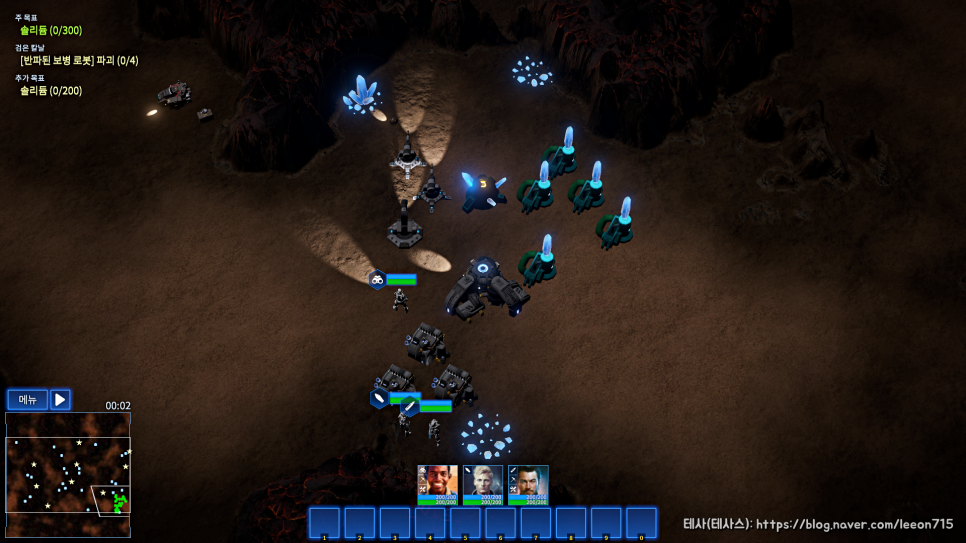The image size is (966, 543).
Task: Click the bonus objective 솔리듐 (0/200)
Action: 51,91
